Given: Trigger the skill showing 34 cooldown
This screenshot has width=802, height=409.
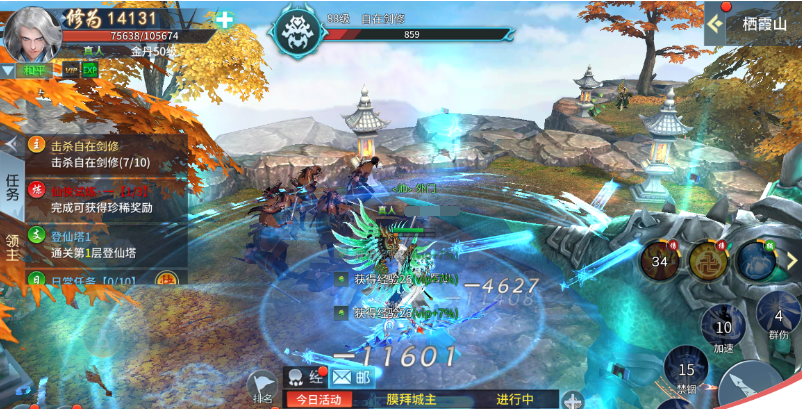Looking at the screenshot, I should tap(660, 261).
